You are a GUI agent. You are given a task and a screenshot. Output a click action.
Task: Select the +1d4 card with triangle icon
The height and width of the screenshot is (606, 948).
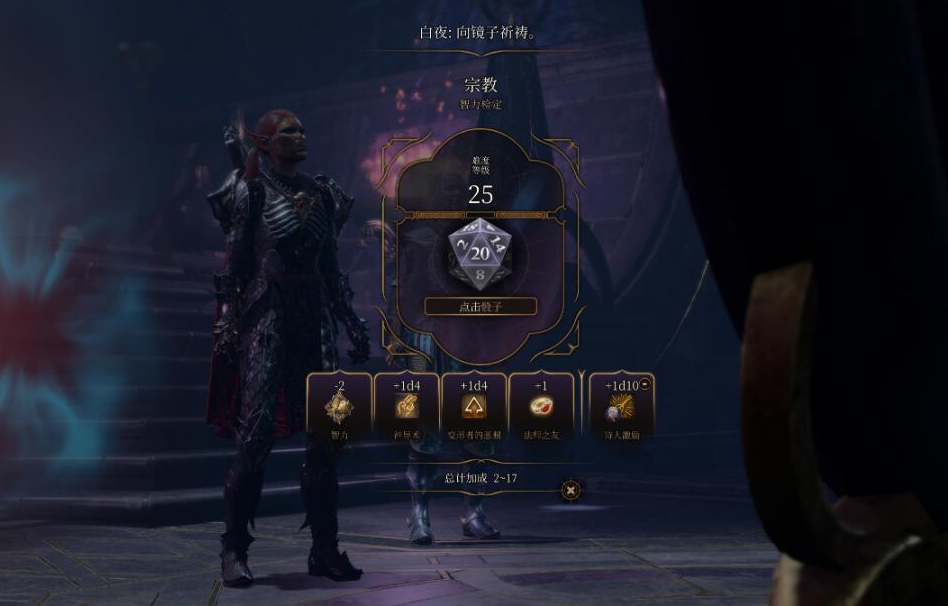(x=474, y=408)
